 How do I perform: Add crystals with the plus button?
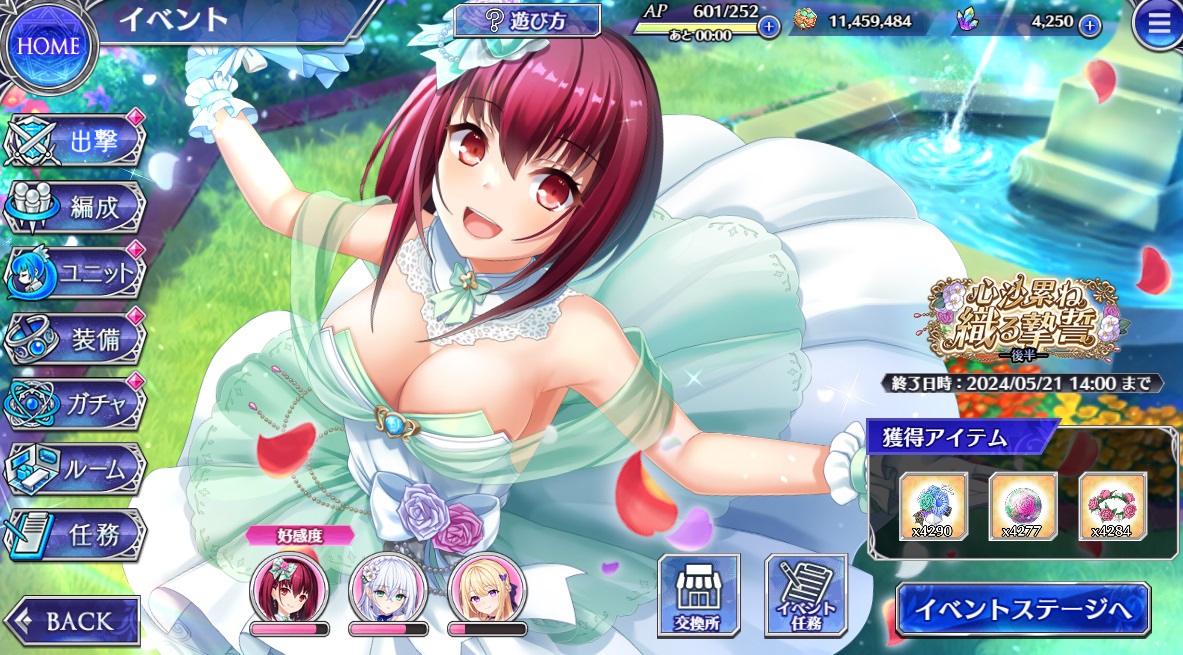1090,26
